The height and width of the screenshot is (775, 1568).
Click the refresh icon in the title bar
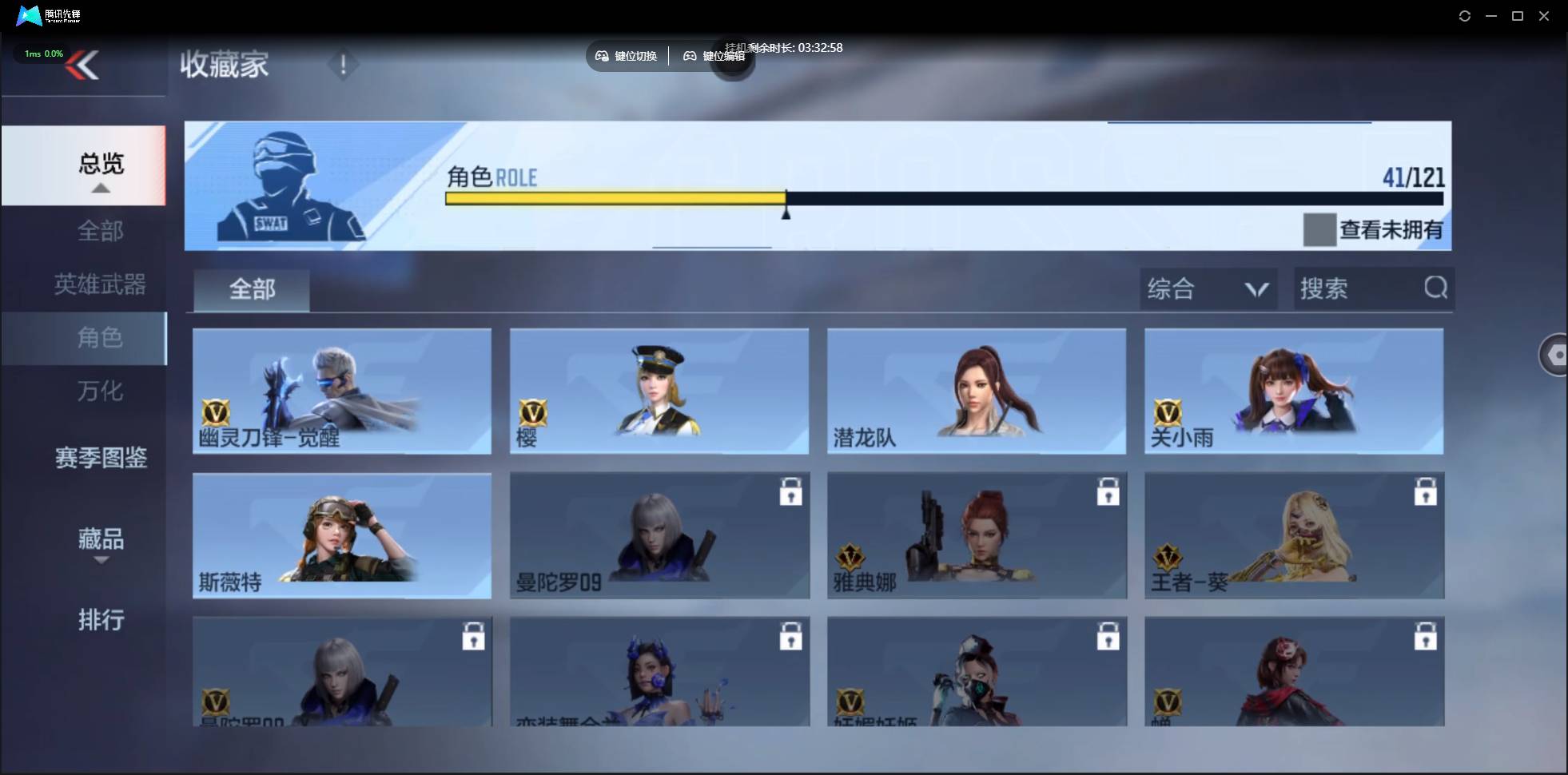[1465, 16]
